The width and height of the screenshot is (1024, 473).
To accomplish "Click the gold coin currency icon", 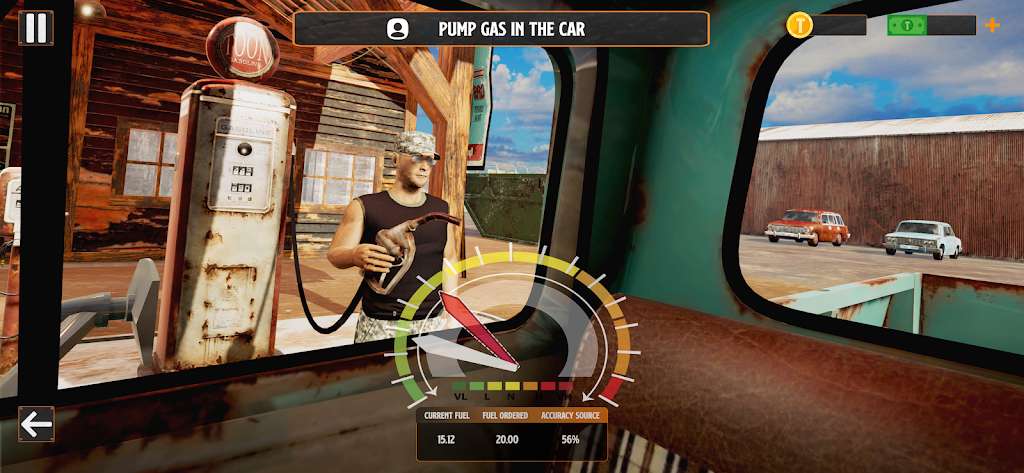I will (x=800, y=25).
